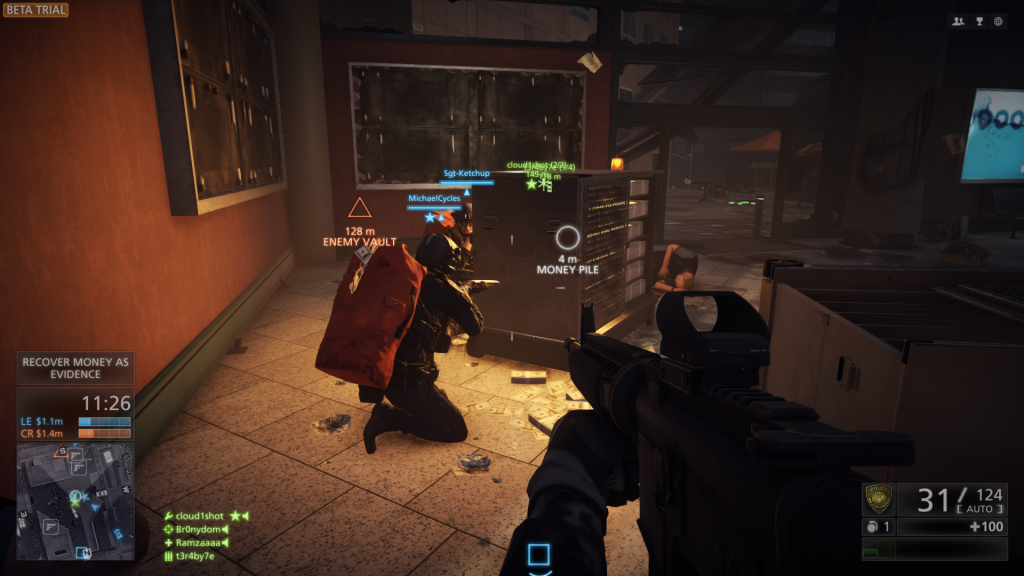This screenshot has width=1024, height=576.
Task: Open the friends icon in the top bar
Action: [x=959, y=21]
